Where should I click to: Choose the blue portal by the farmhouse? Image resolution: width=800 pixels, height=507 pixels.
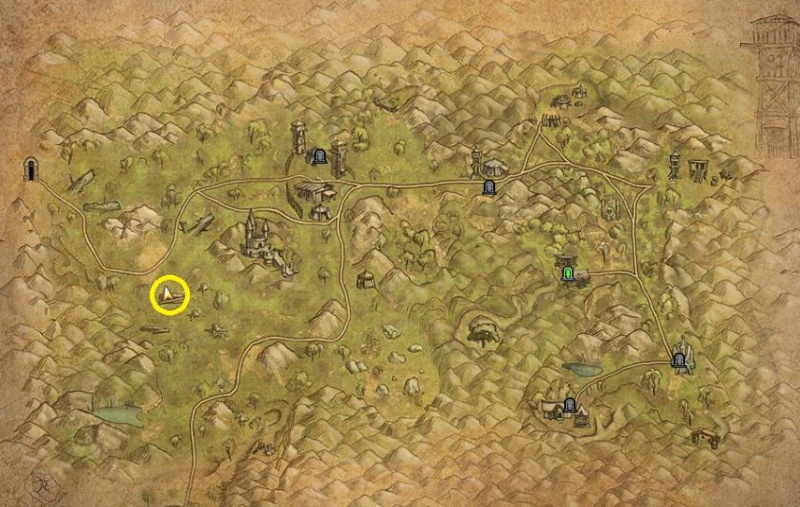tap(570, 405)
